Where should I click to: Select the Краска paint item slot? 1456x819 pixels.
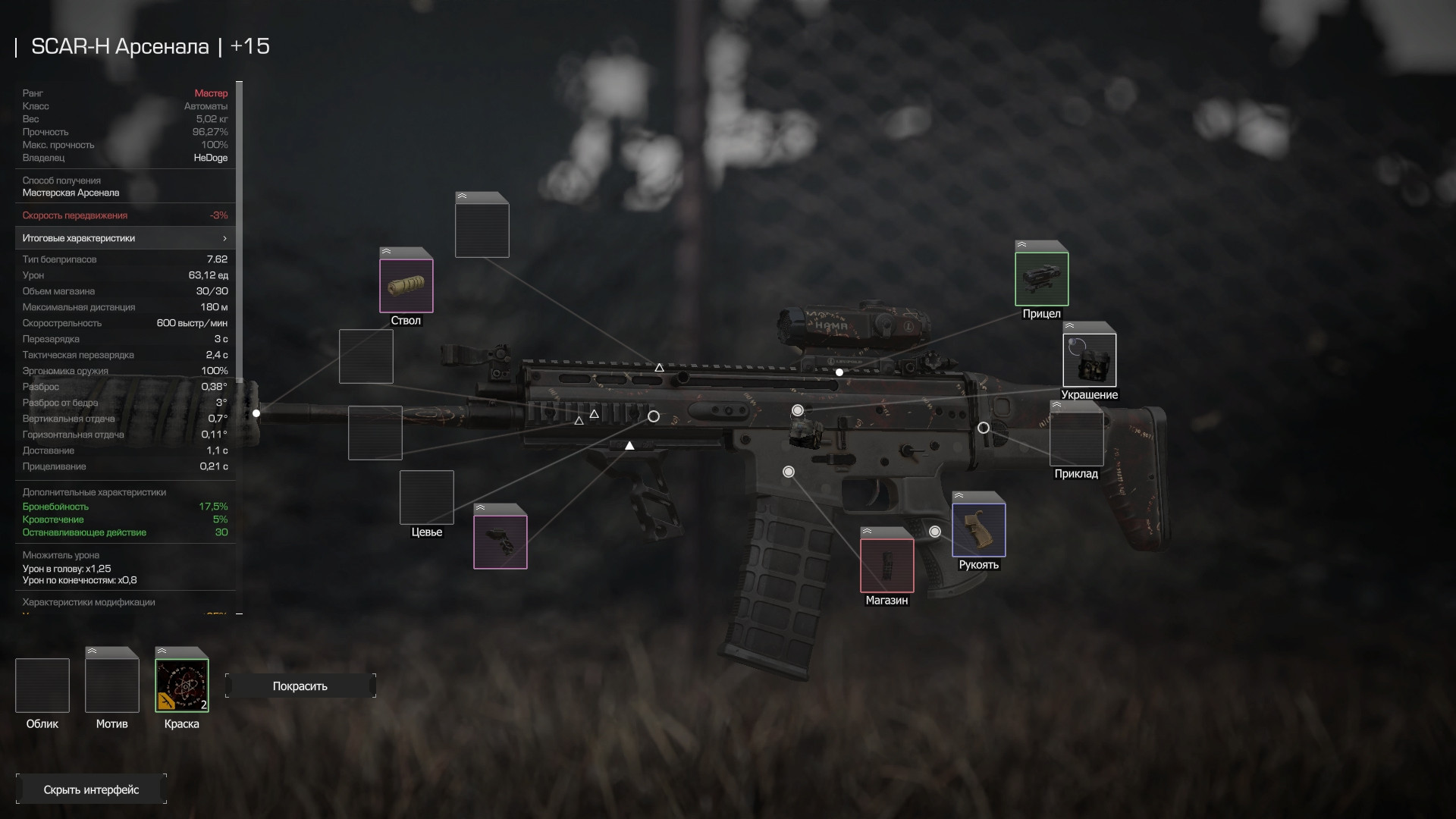(182, 686)
